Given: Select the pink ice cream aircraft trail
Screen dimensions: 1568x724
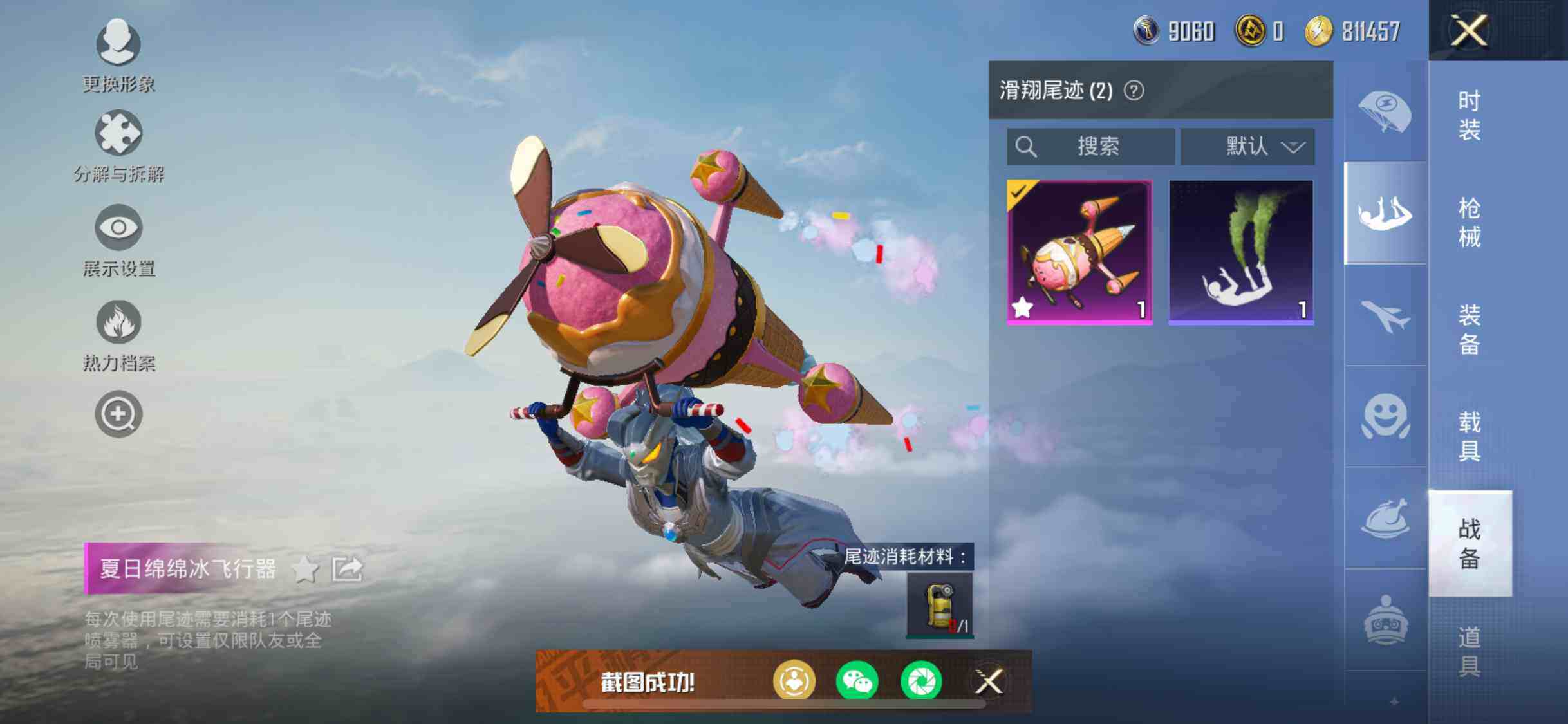Looking at the screenshot, I should [x=1079, y=252].
